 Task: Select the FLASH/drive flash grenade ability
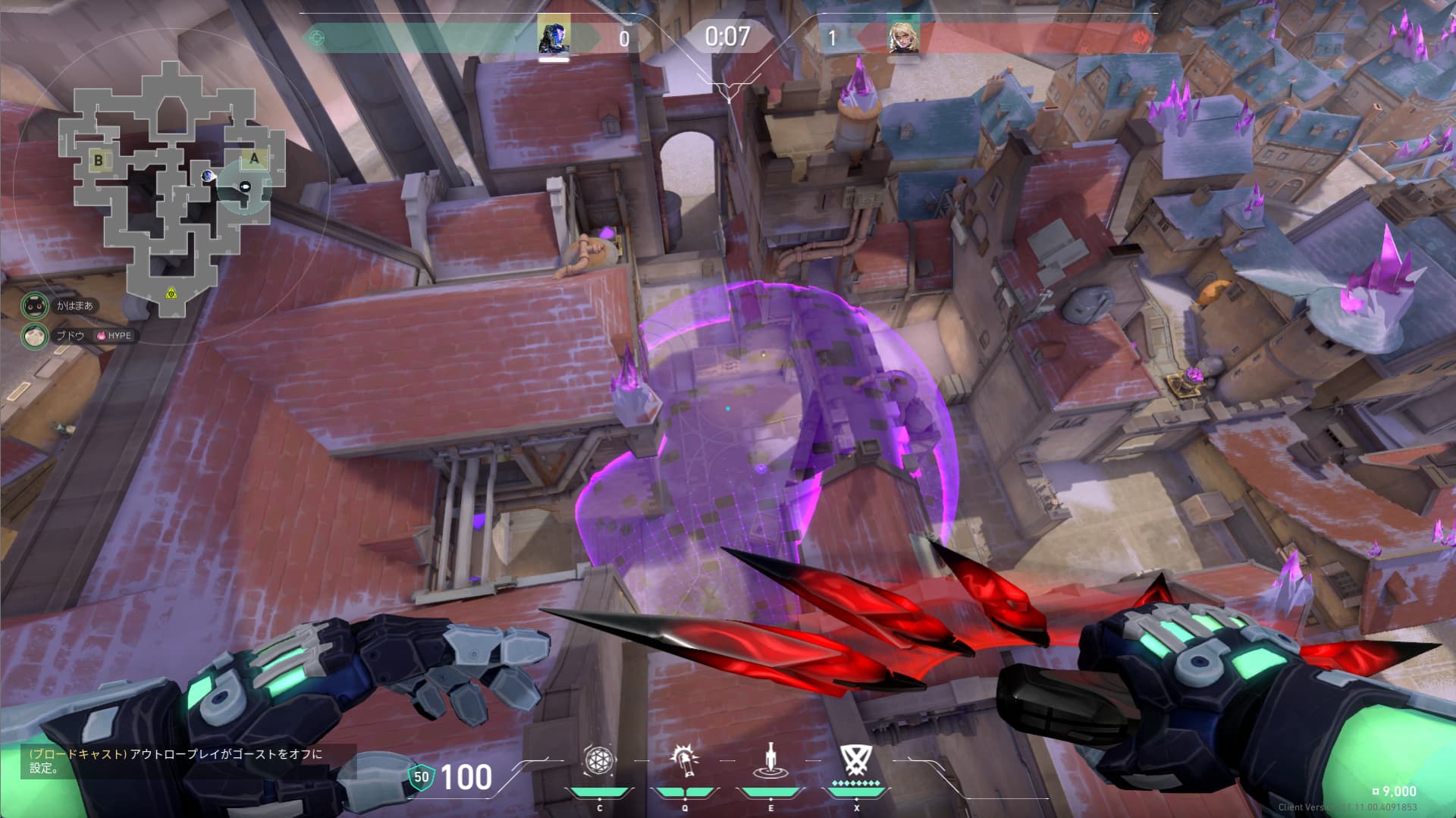point(685,760)
